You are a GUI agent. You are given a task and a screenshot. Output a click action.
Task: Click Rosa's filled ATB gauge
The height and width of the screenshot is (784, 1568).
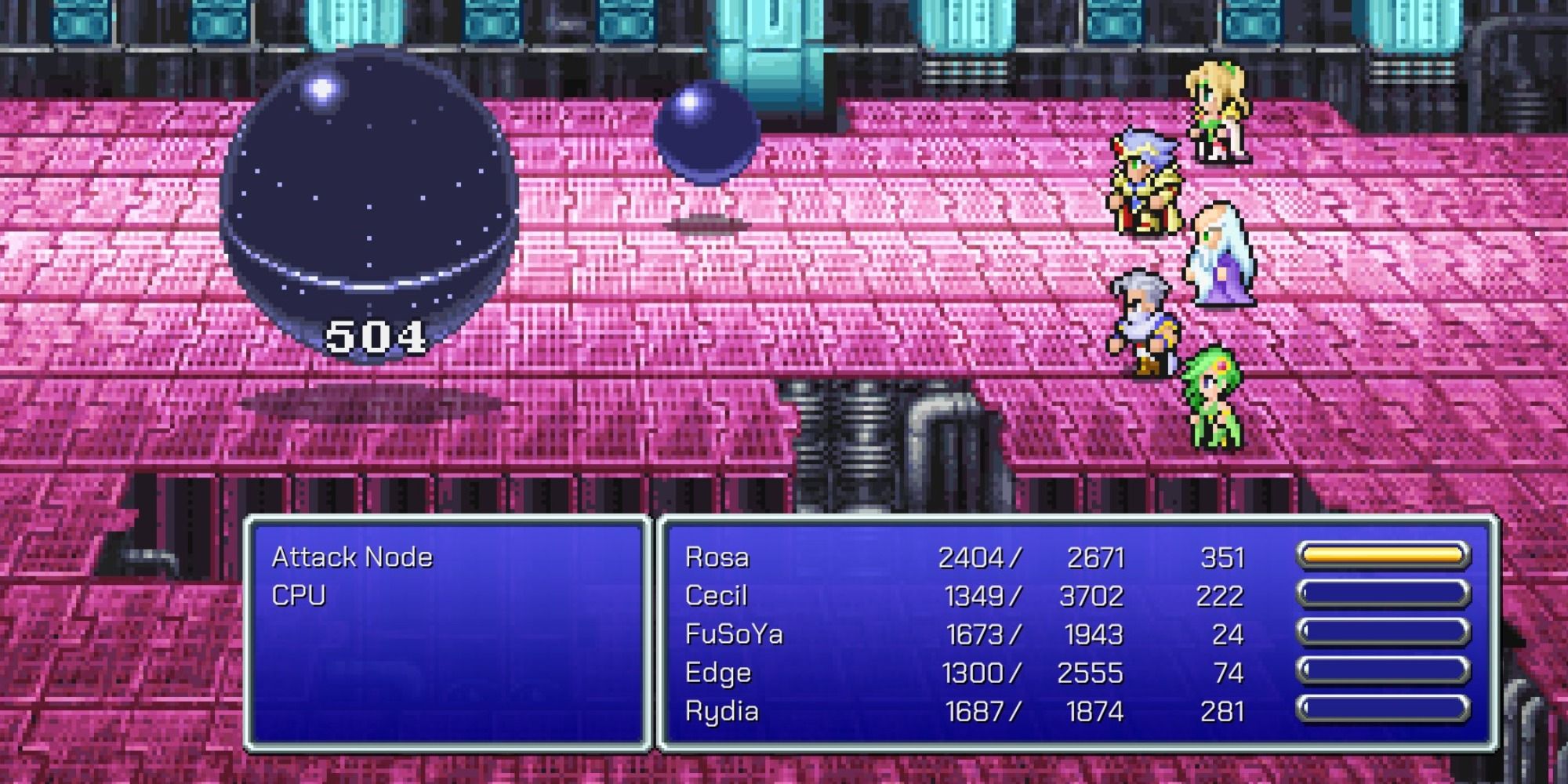click(x=1385, y=557)
